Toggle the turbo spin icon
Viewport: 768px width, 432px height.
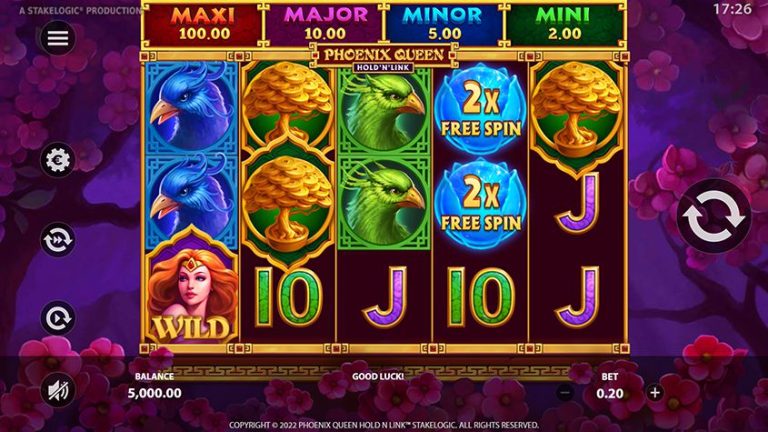[58, 240]
